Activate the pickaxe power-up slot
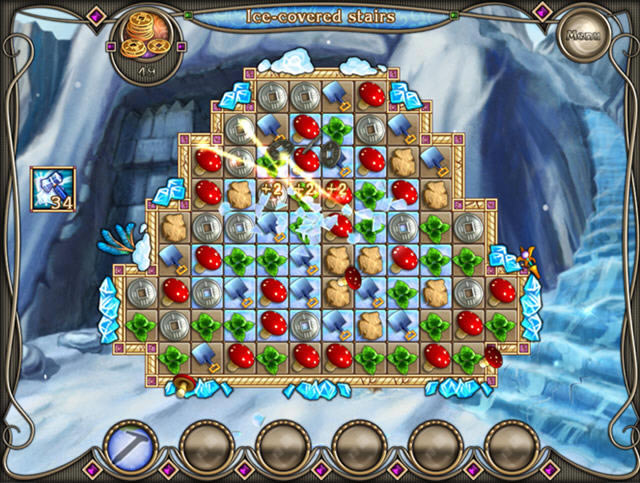Viewport: 640px width, 483px height. point(130,444)
